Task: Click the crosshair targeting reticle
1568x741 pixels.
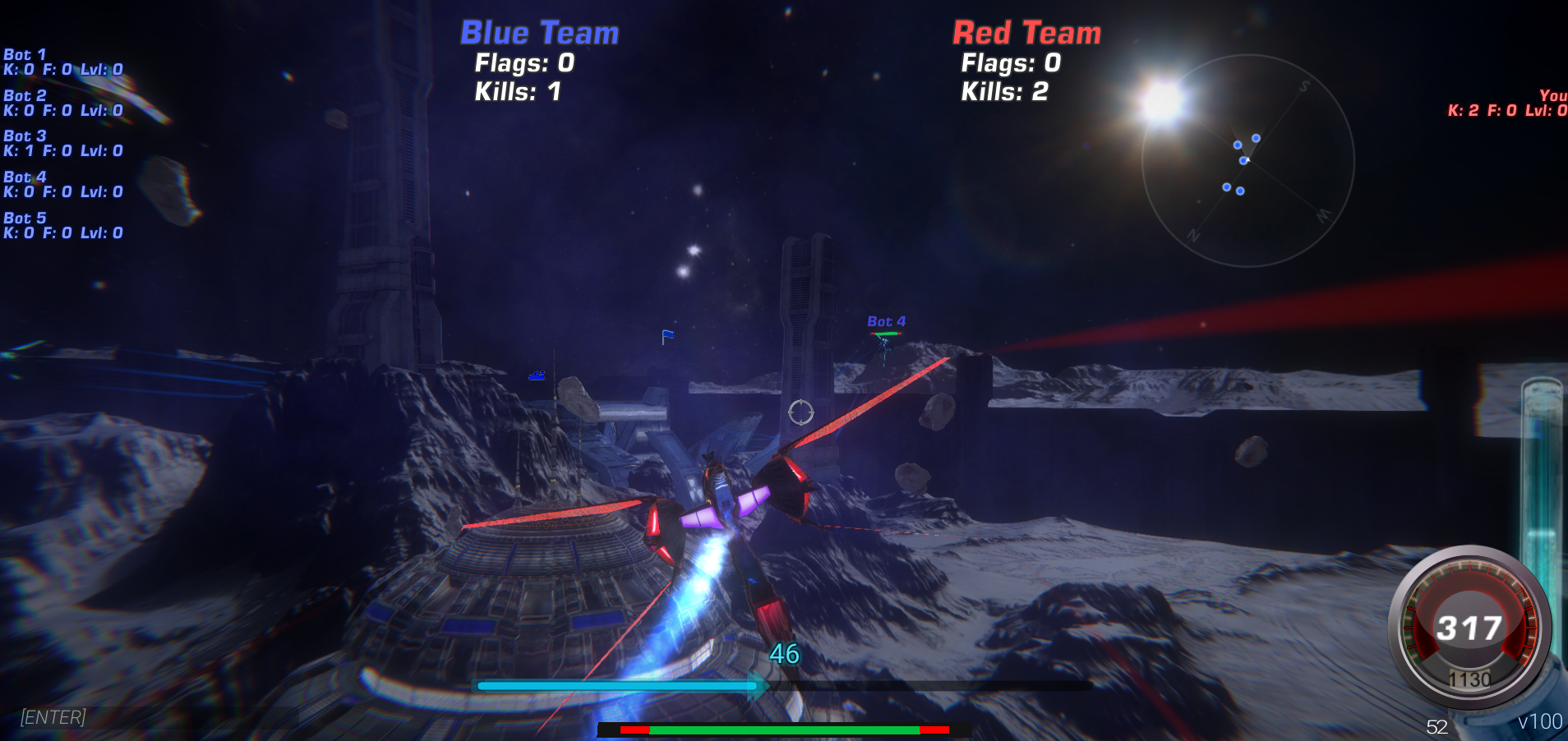Action: [x=800, y=413]
